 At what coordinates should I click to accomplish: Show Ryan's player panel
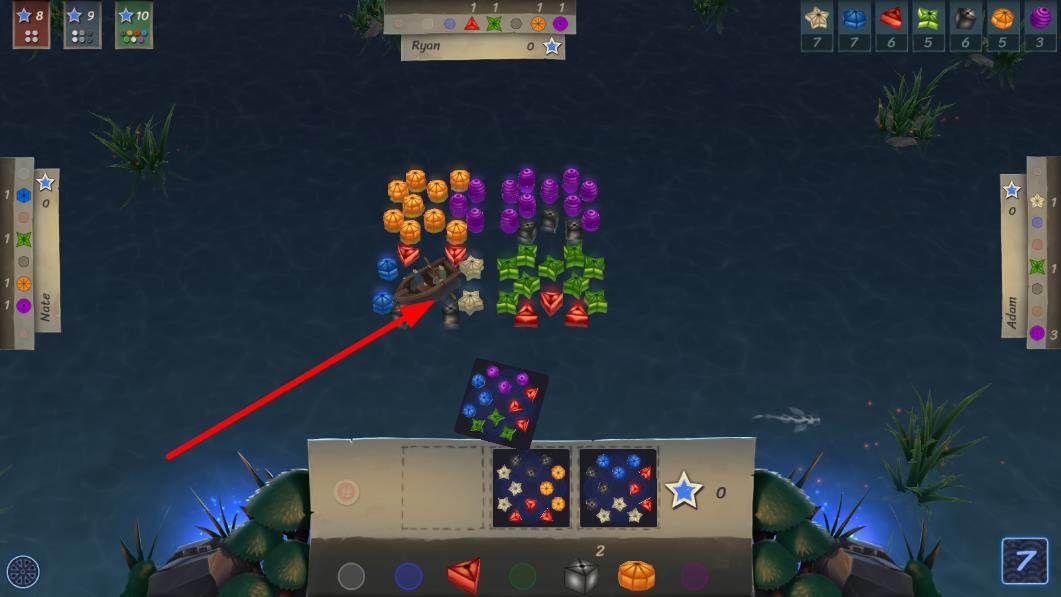pos(482,46)
